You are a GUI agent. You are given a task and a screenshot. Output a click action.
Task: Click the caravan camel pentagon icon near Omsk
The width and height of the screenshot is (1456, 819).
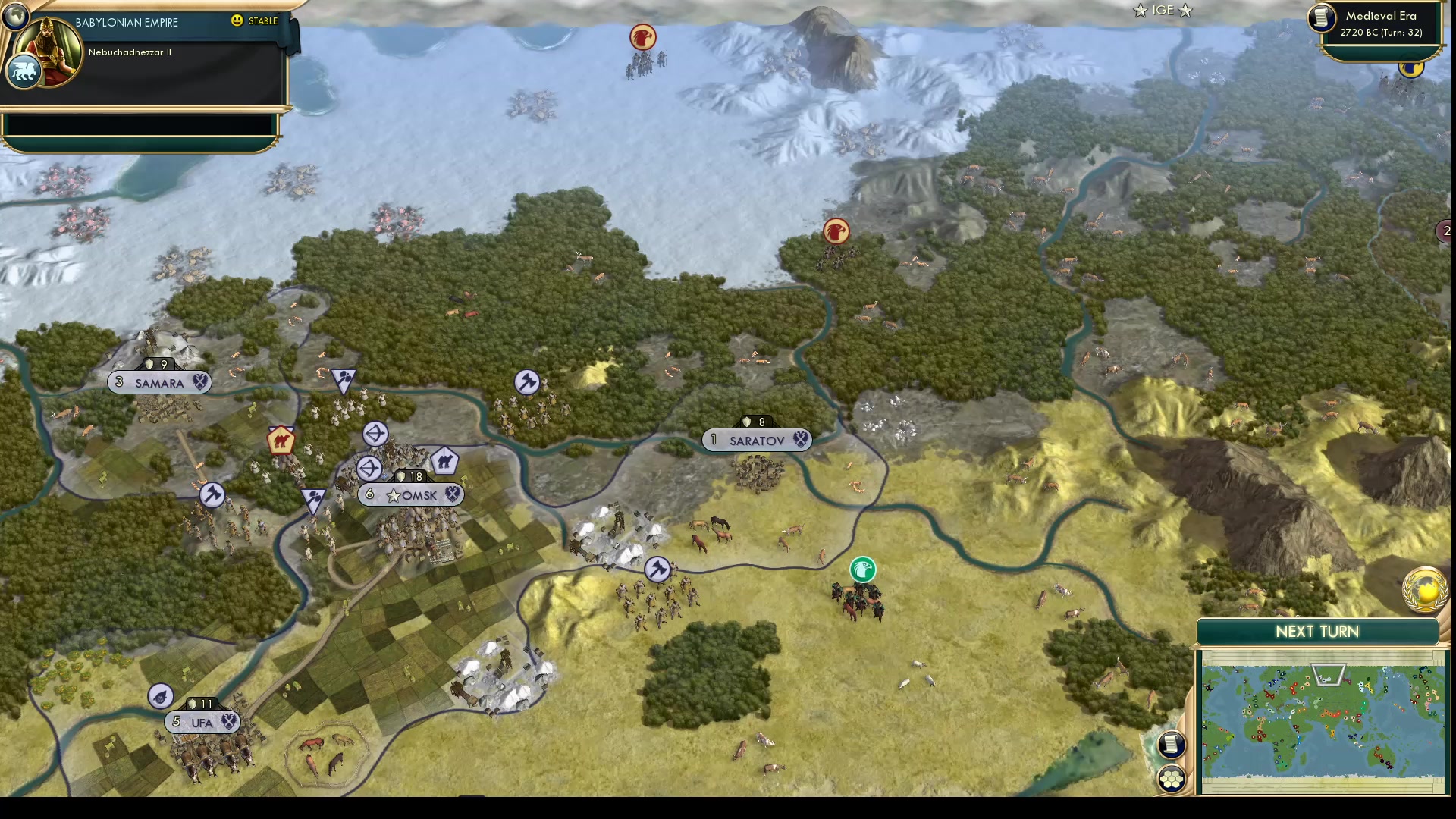[x=444, y=460]
